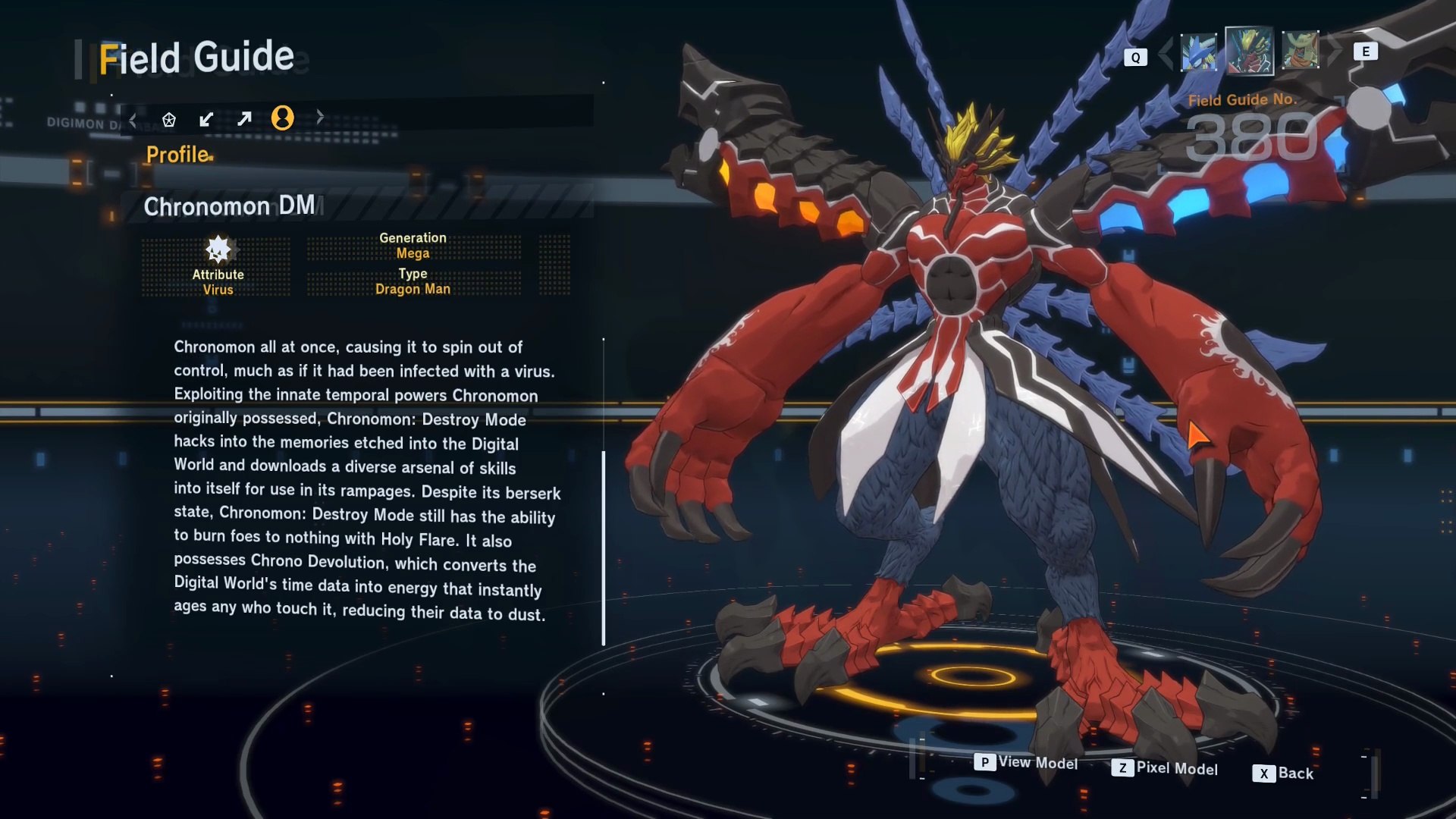Image resolution: width=1456 pixels, height=819 pixels.
Task: Select the highlighted Chronomon DM thumbnail
Action: pyautogui.click(x=1249, y=52)
